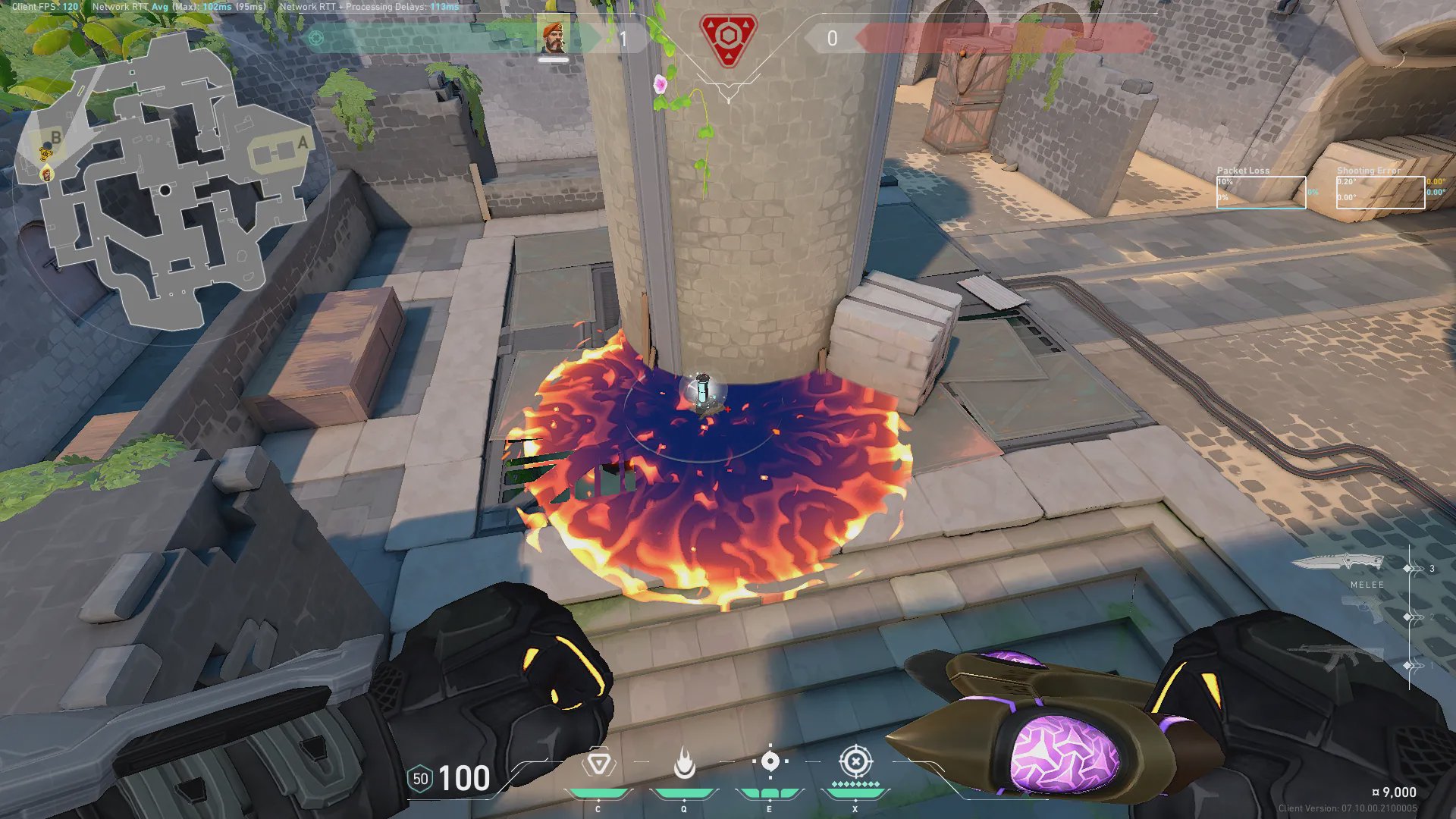Image resolution: width=1456 pixels, height=819 pixels.
Task: Select the primary rifle weapon slot
Action: 1335,657
